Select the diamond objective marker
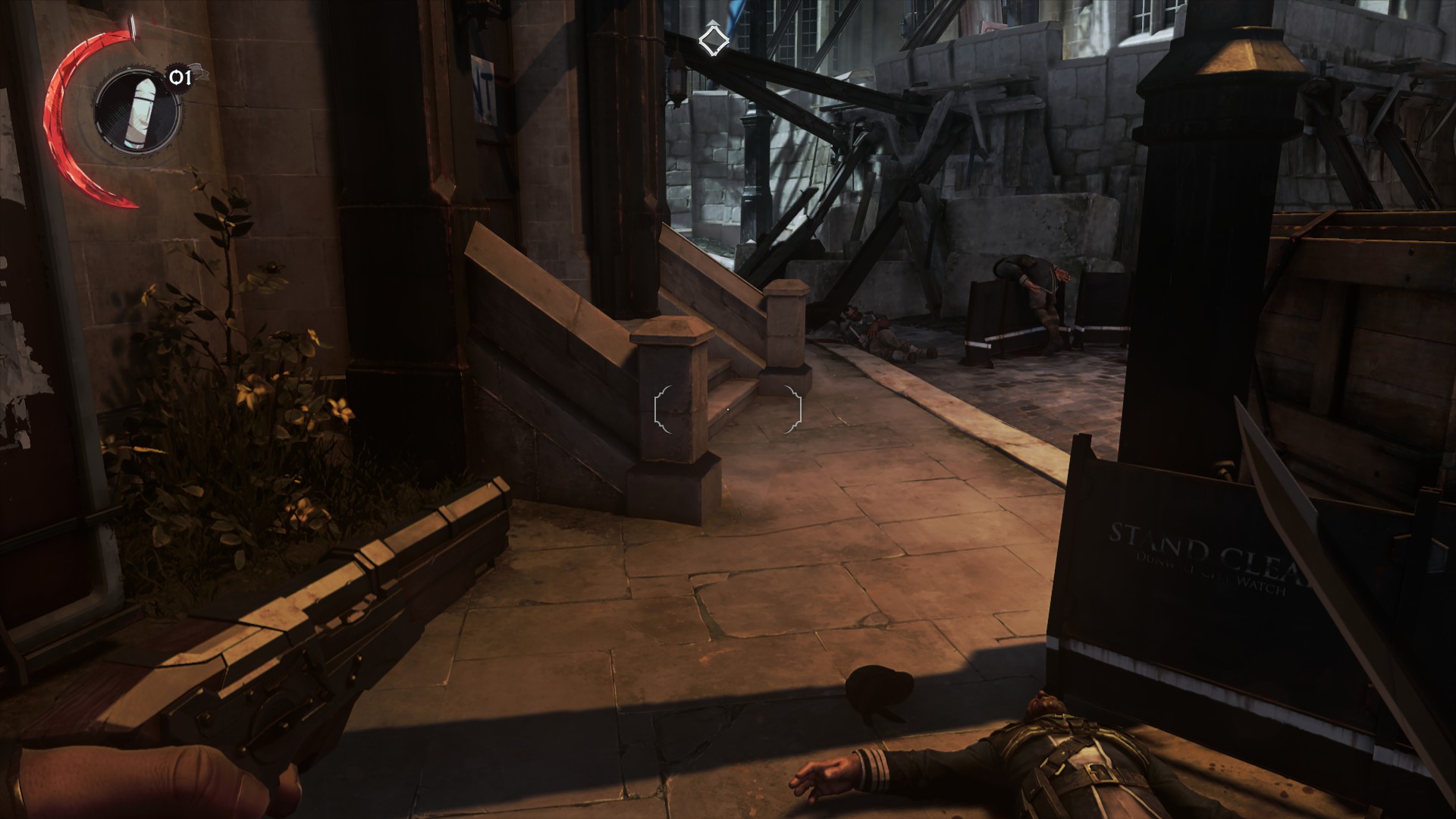 click(x=712, y=41)
